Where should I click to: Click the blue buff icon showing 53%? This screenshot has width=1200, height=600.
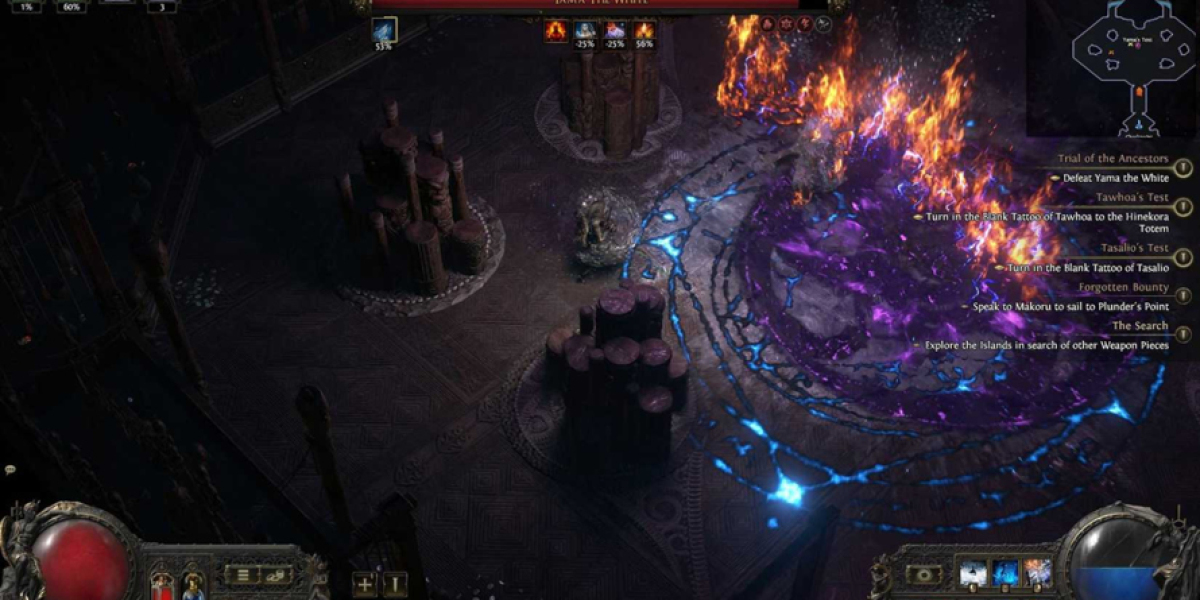tap(384, 31)
